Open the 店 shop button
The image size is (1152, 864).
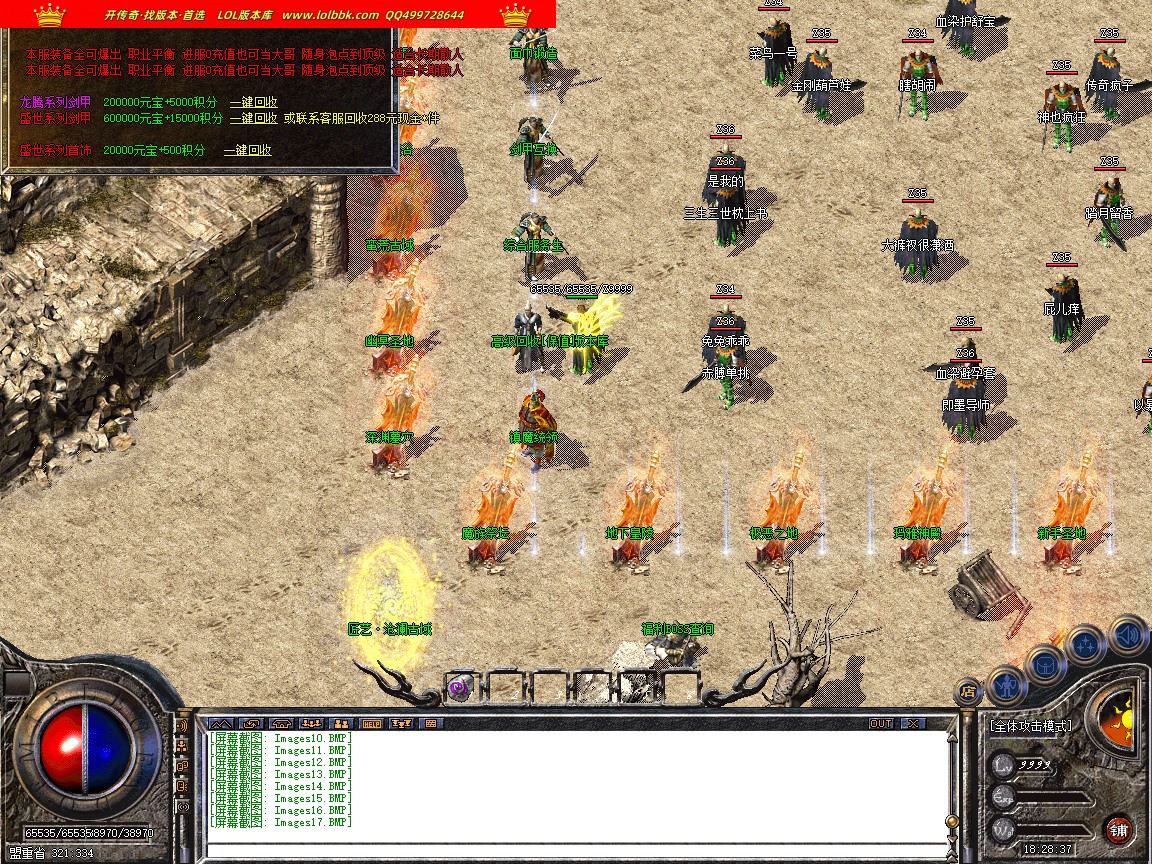tap(967, 690)
